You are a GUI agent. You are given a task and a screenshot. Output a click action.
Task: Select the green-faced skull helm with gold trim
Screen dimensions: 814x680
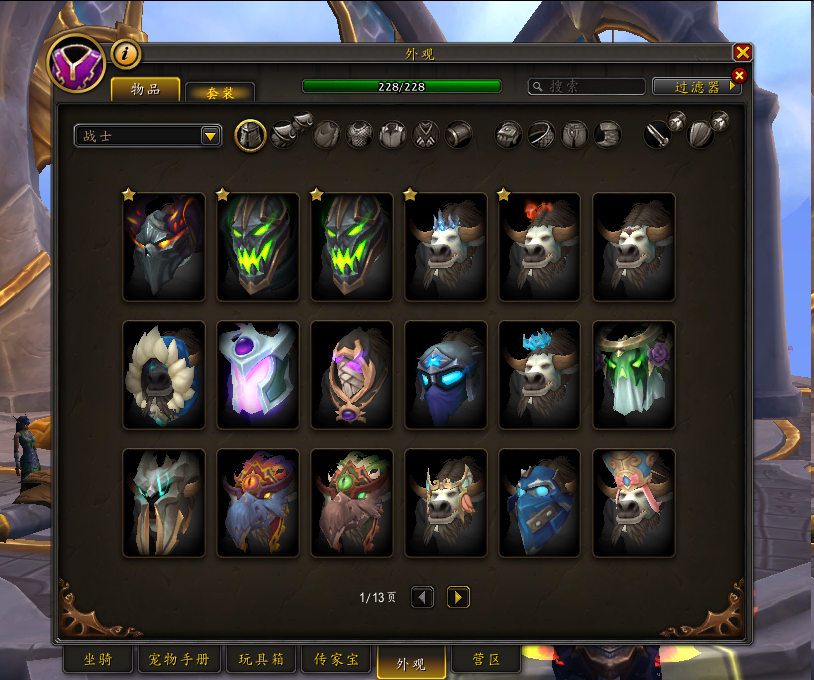[x=258, y=247]
